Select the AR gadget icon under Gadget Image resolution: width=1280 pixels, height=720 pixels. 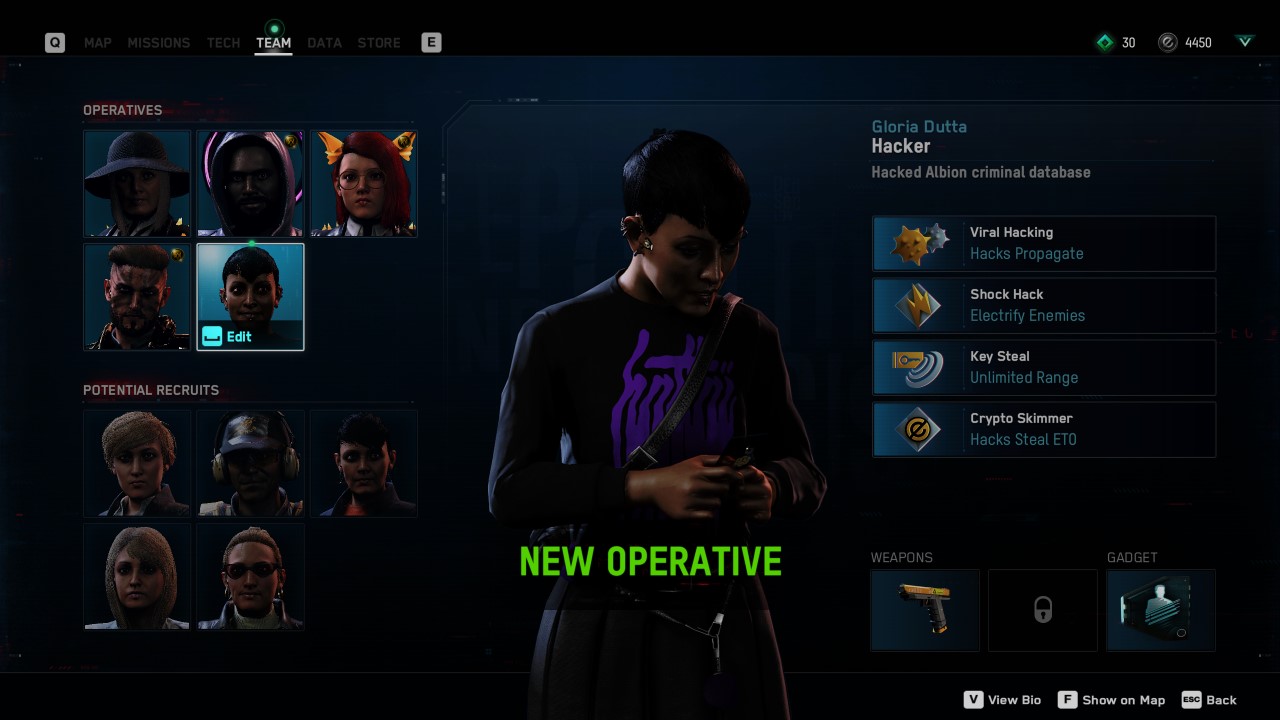tap(1161, 610)
